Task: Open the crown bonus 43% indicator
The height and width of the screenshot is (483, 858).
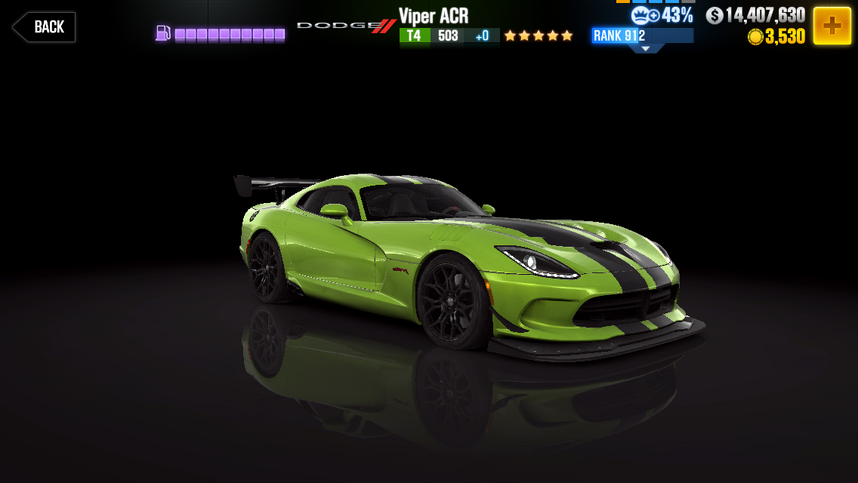Action: point(663,15)
